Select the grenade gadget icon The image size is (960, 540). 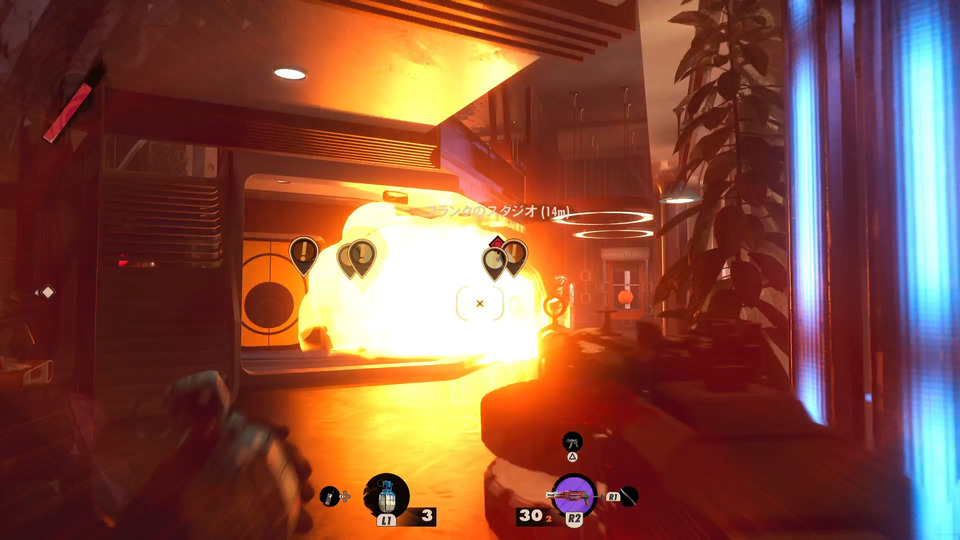(x=386, y=495)
